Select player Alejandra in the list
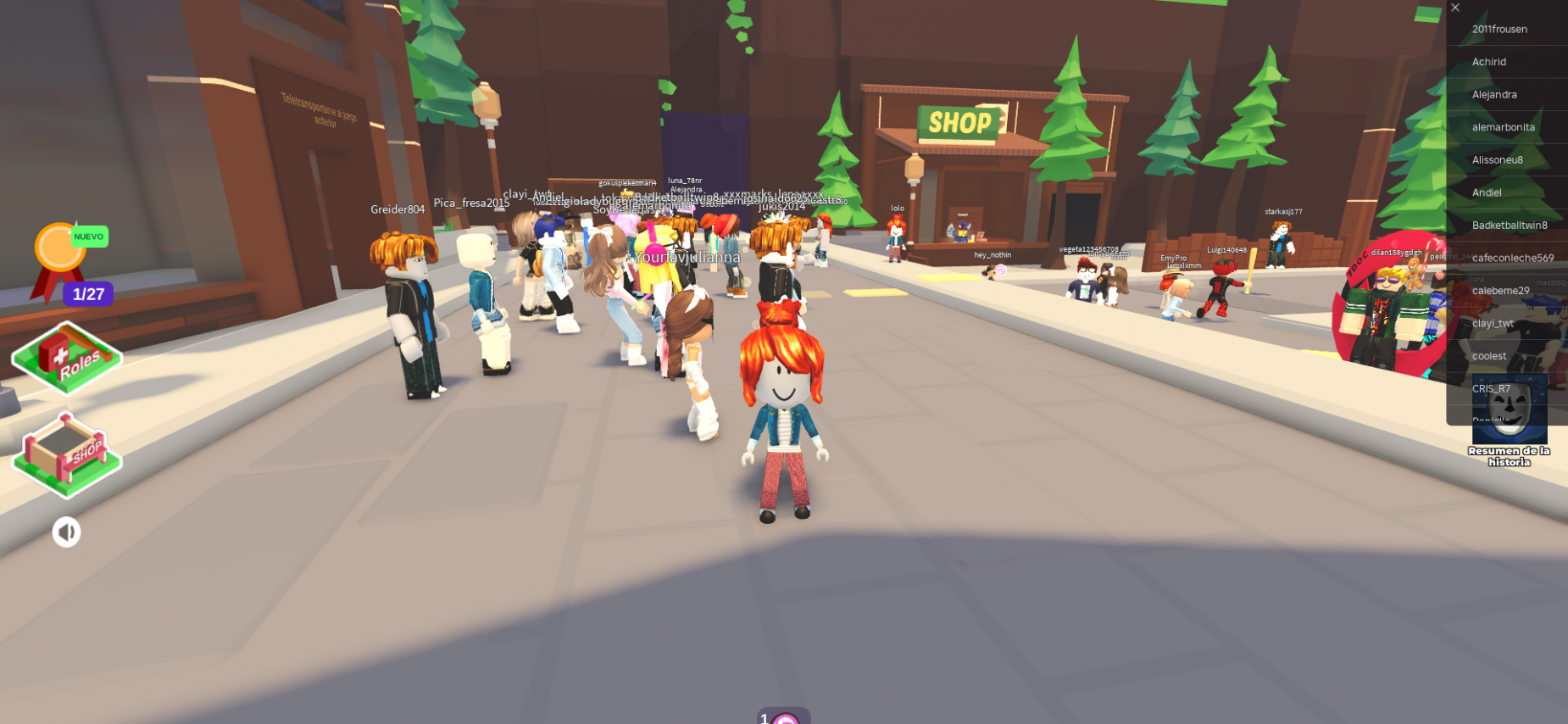 tap(1494, 94)
